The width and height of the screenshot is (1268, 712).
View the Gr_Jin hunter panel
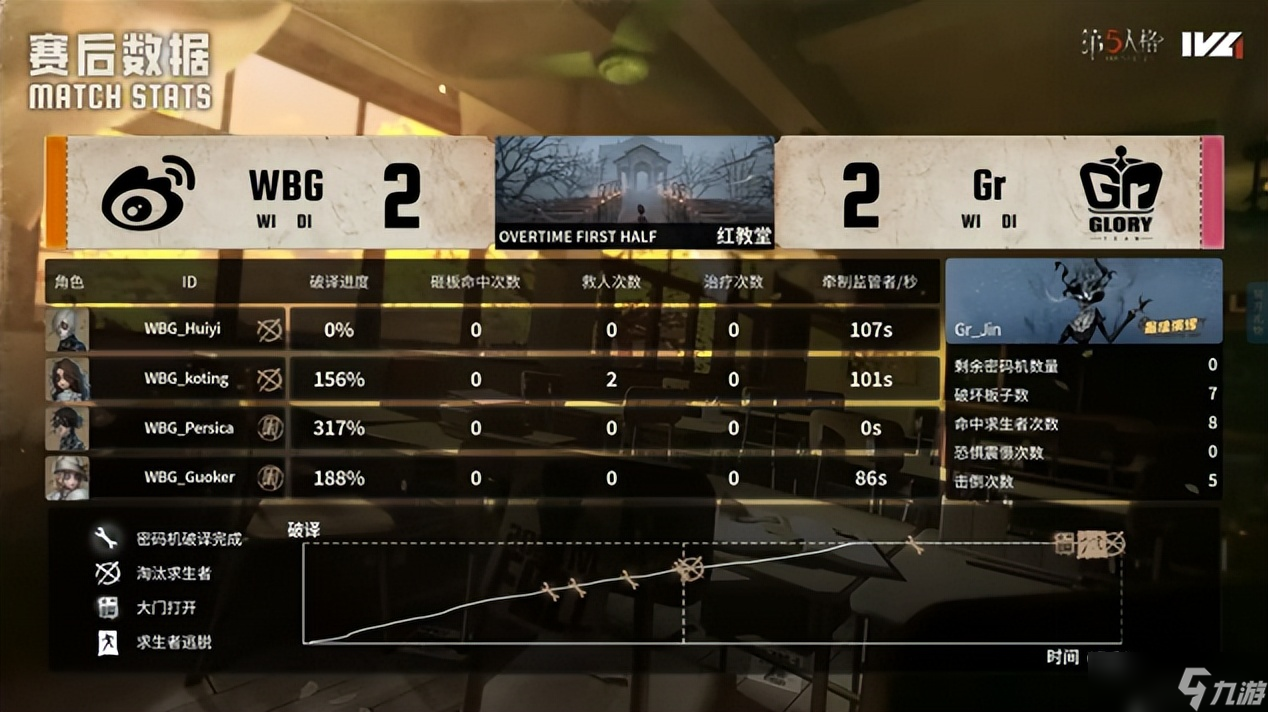click(x=1083, y=301)
